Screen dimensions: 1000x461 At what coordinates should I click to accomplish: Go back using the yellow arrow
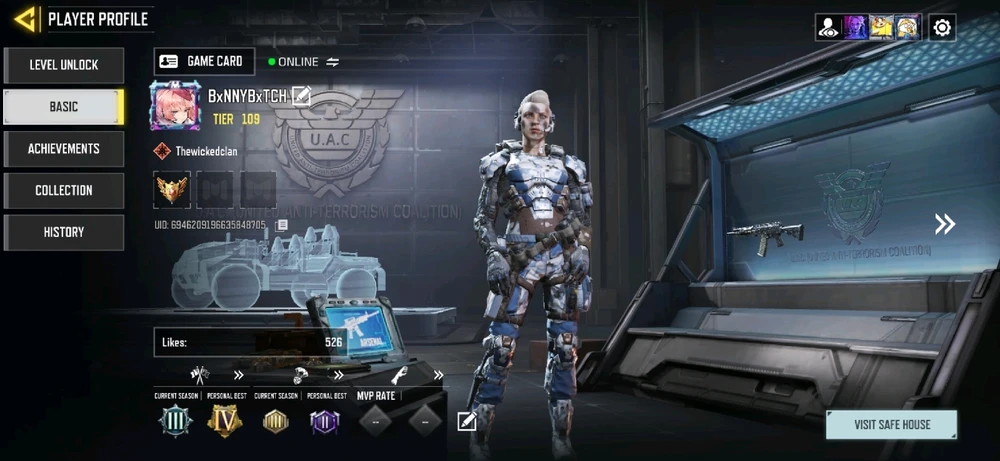[x=26, y=18]
